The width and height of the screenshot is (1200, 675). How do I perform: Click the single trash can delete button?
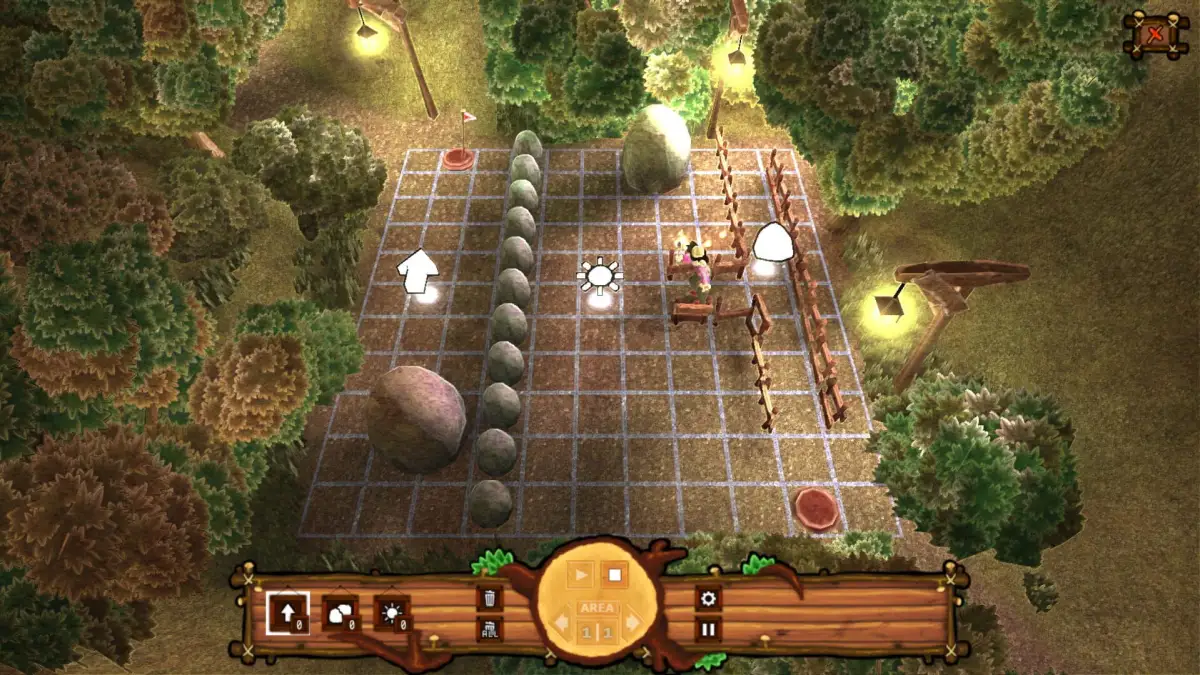click(490, 599)
